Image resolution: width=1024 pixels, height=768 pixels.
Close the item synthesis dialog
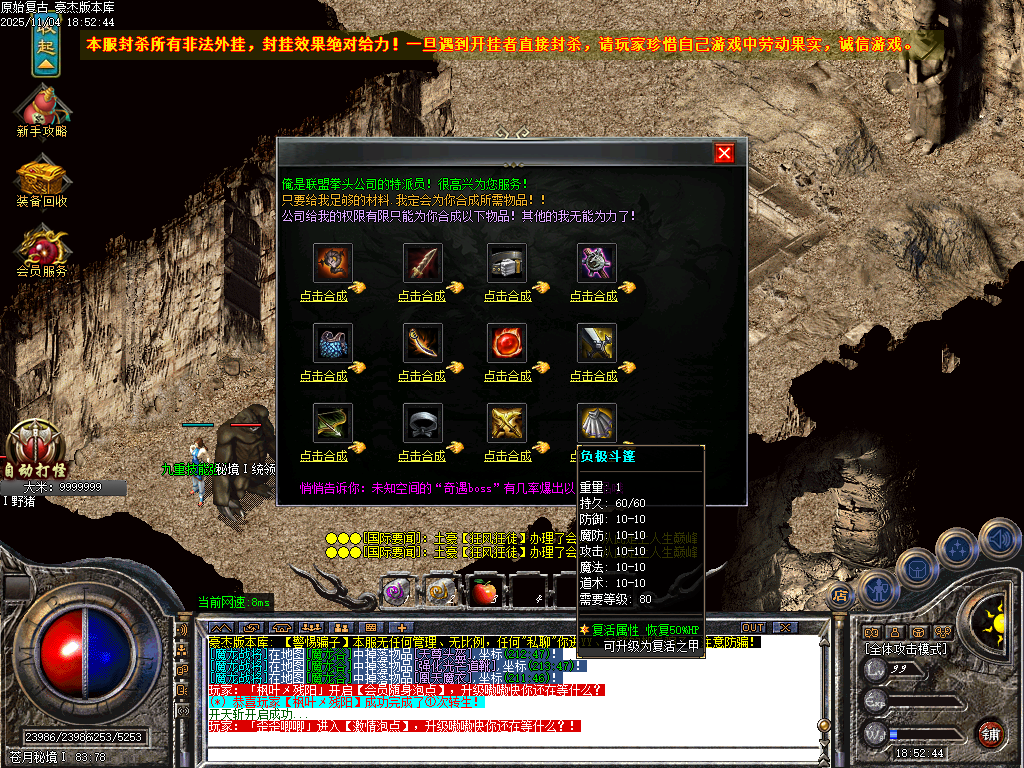pyautogui.click(x=725, y=153)
